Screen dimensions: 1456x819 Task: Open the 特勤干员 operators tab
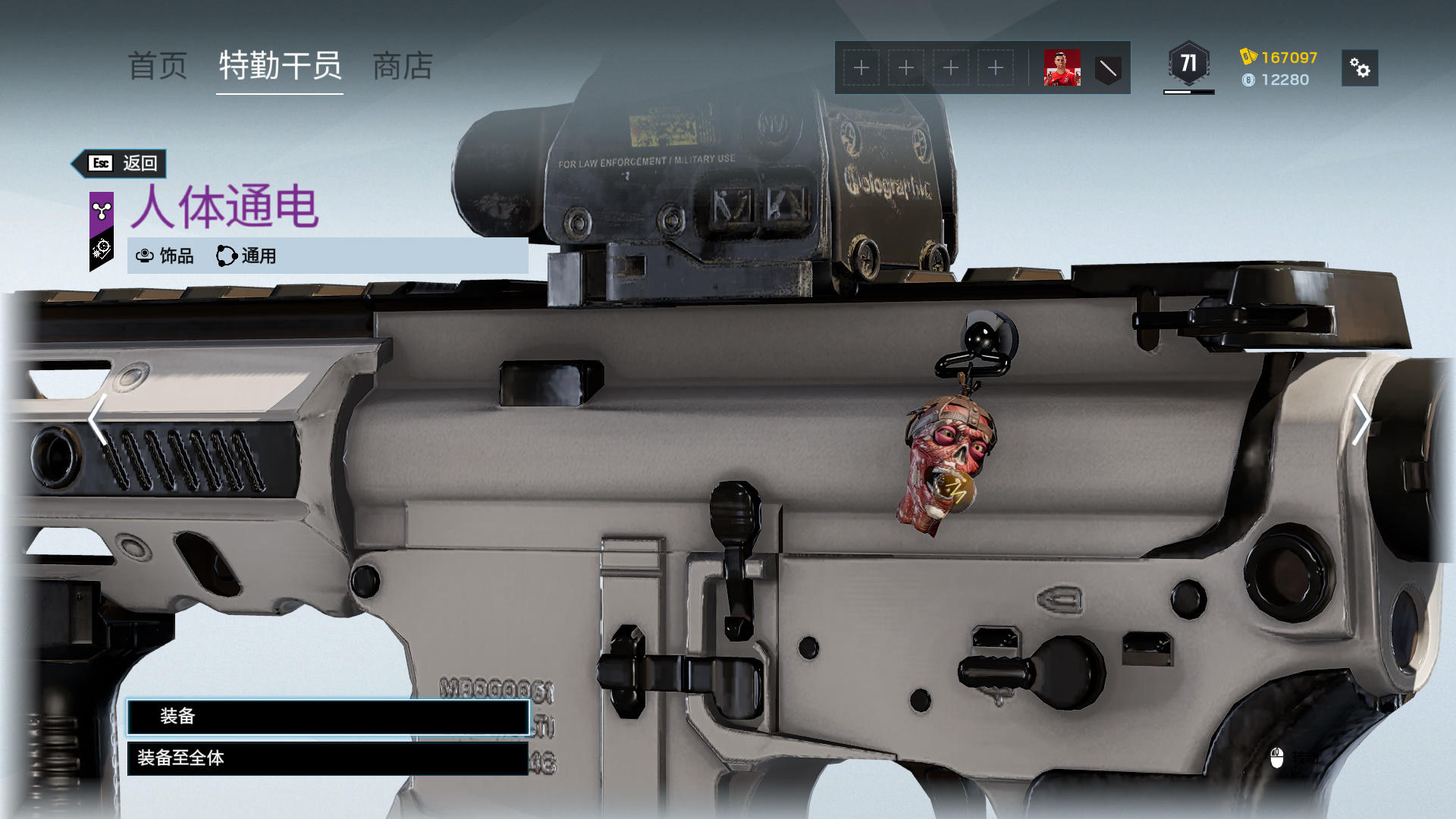280,67
